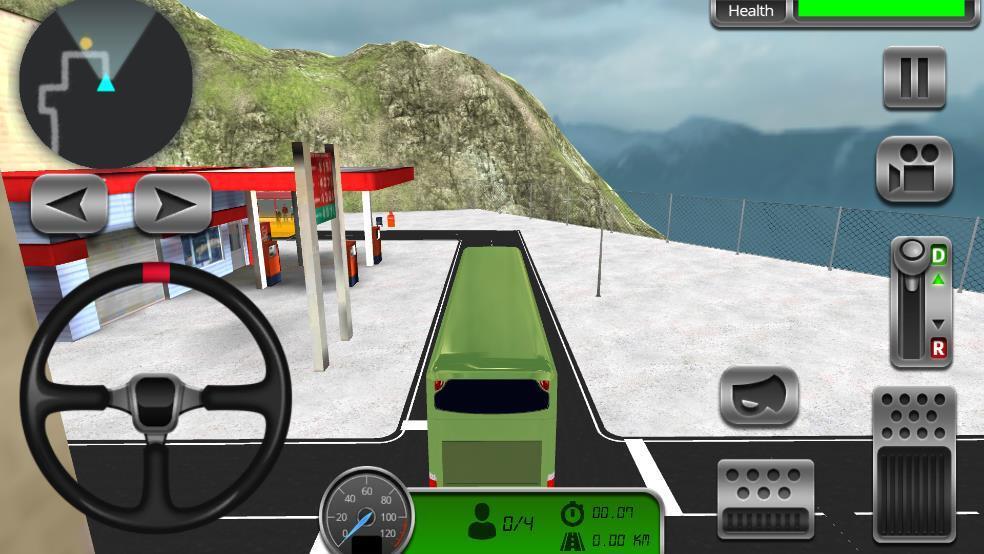984x554 pixels.
Task: Steer left with the left arrow button
Action: click(69, 203)
